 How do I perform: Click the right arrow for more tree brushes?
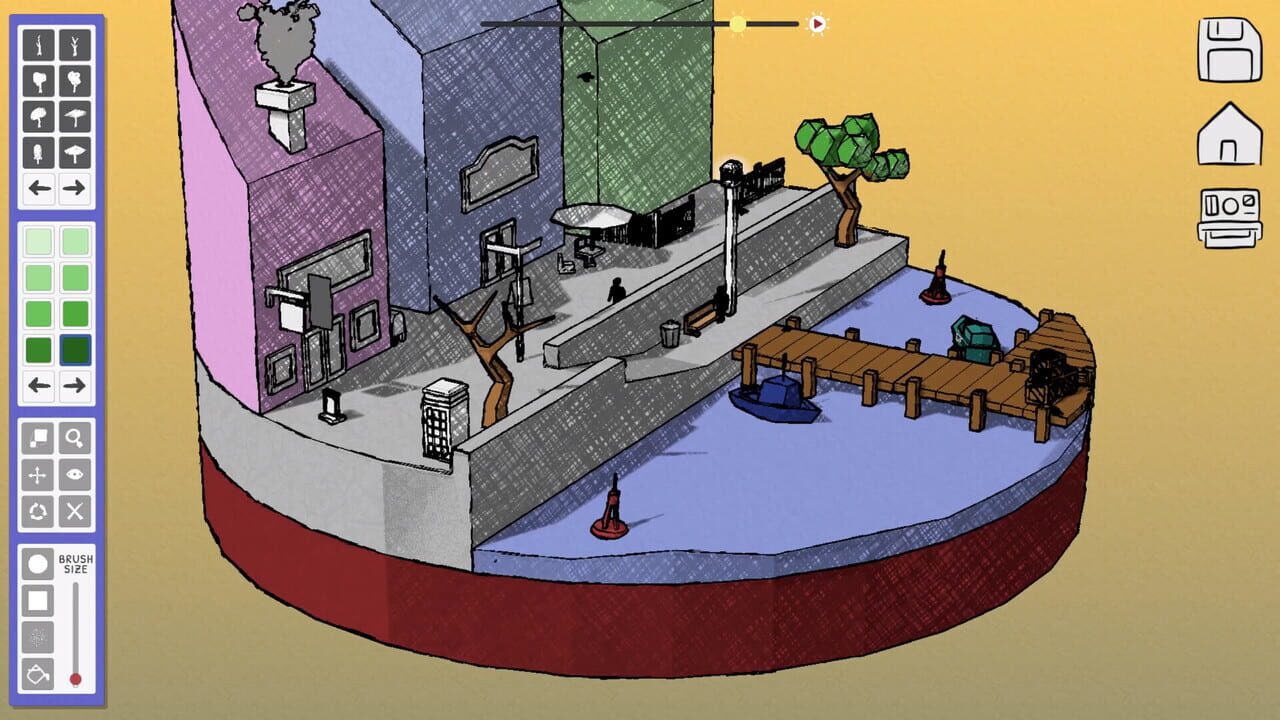[x=76, y=188]
